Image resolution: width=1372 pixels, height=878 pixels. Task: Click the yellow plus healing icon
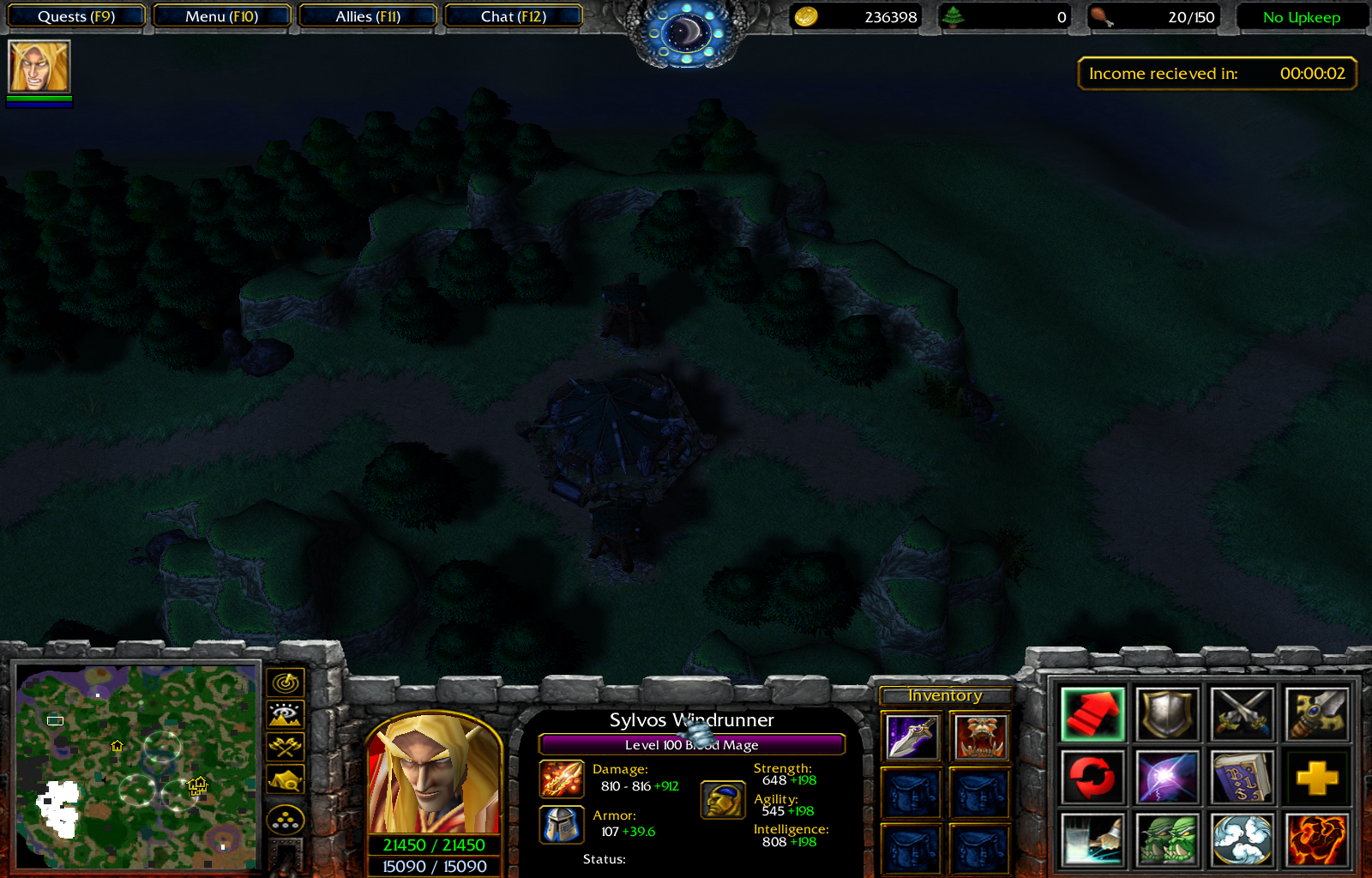click(x=1315, y=776)
